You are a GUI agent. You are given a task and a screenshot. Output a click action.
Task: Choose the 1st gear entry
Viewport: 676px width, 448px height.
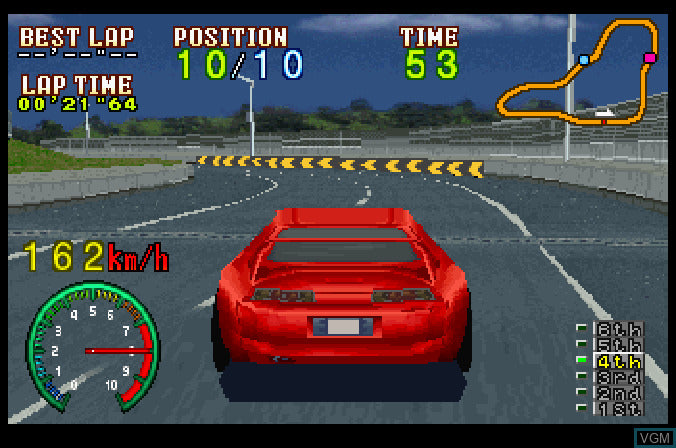click(x=619, y=407)
